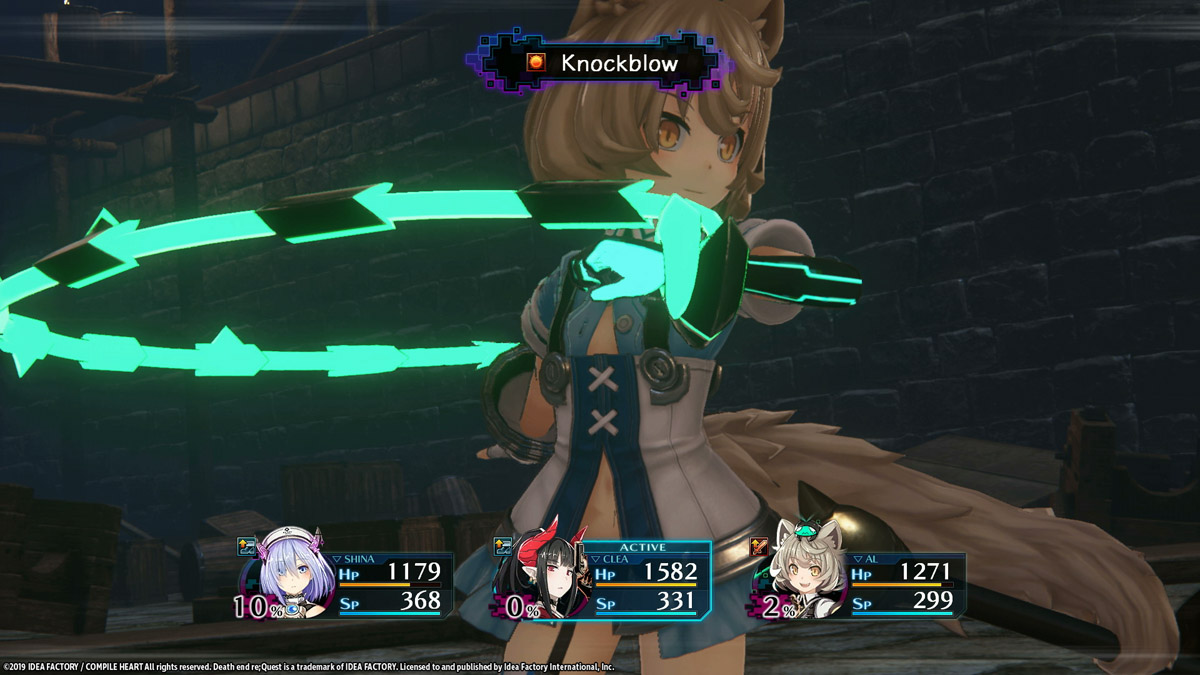The width and height of the screenshot is (1200, 675).
Task: Click the buff status icon above Clea
Action: [503, 546]
